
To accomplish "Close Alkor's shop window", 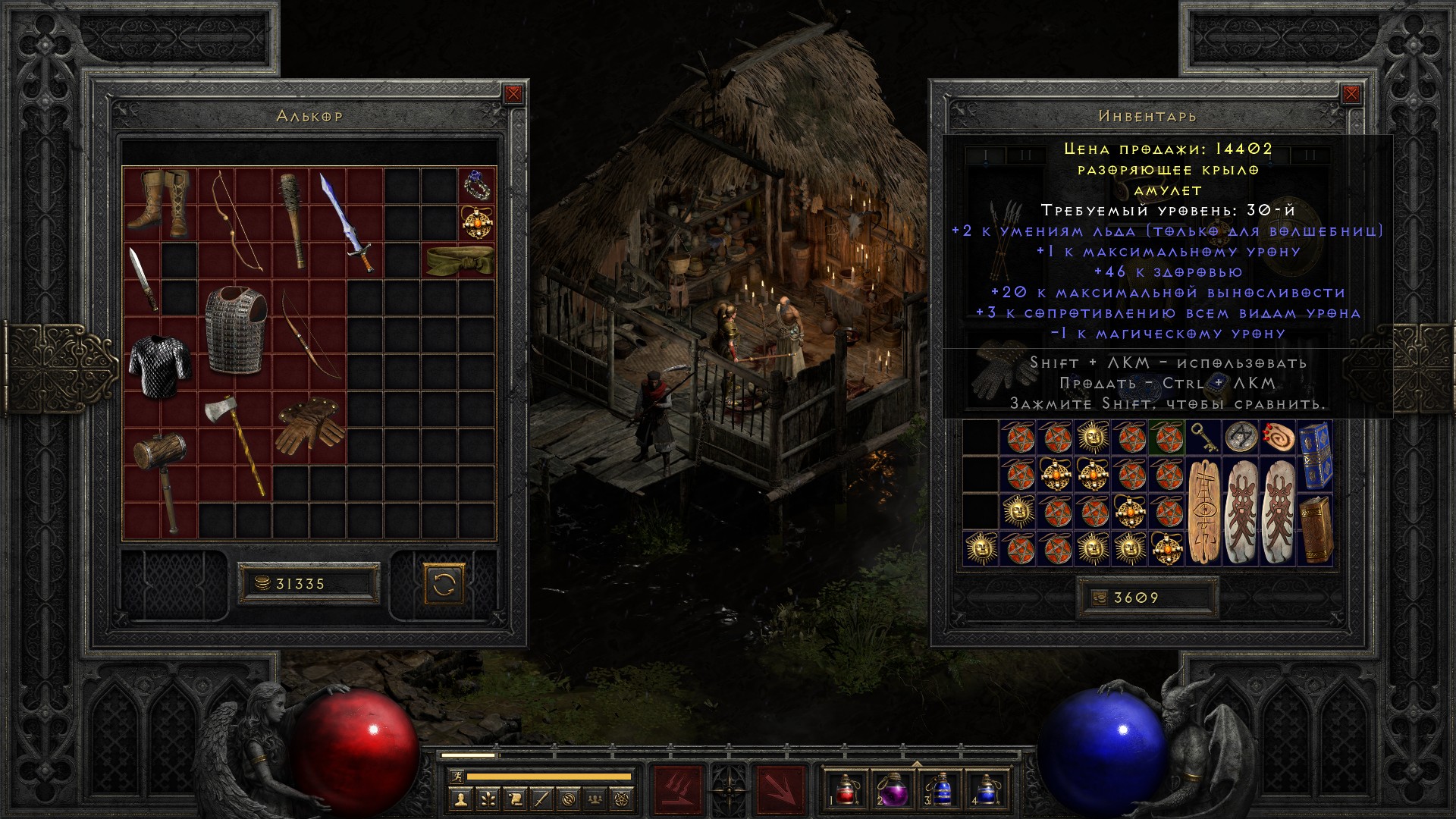I will (x=513, y=94).
